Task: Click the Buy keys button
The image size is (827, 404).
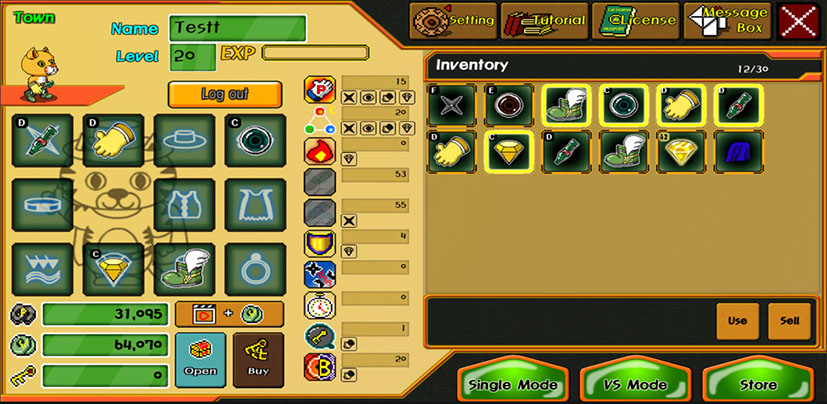Action: coord(258,360)
